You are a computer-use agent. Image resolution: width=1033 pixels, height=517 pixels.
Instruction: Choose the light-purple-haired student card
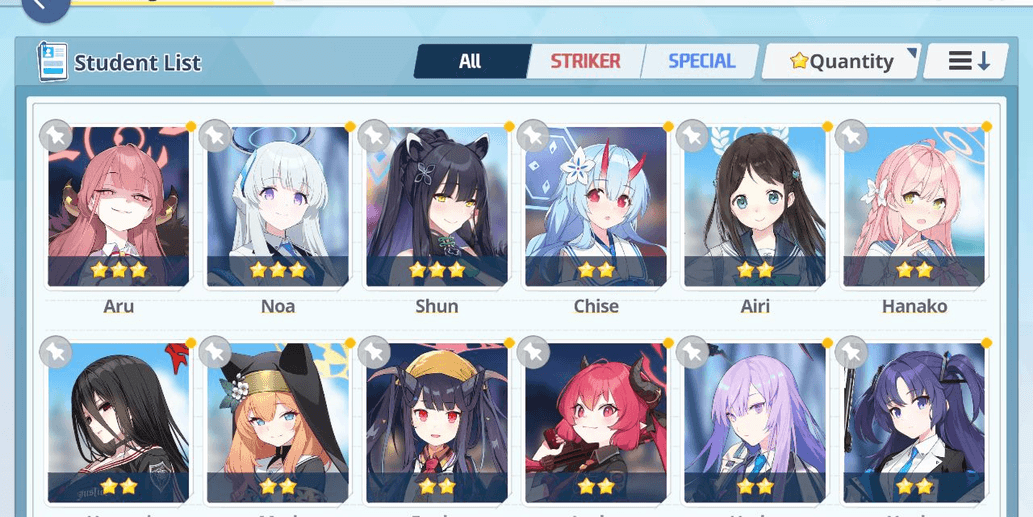pyautogui.click(x=755, y=422)
